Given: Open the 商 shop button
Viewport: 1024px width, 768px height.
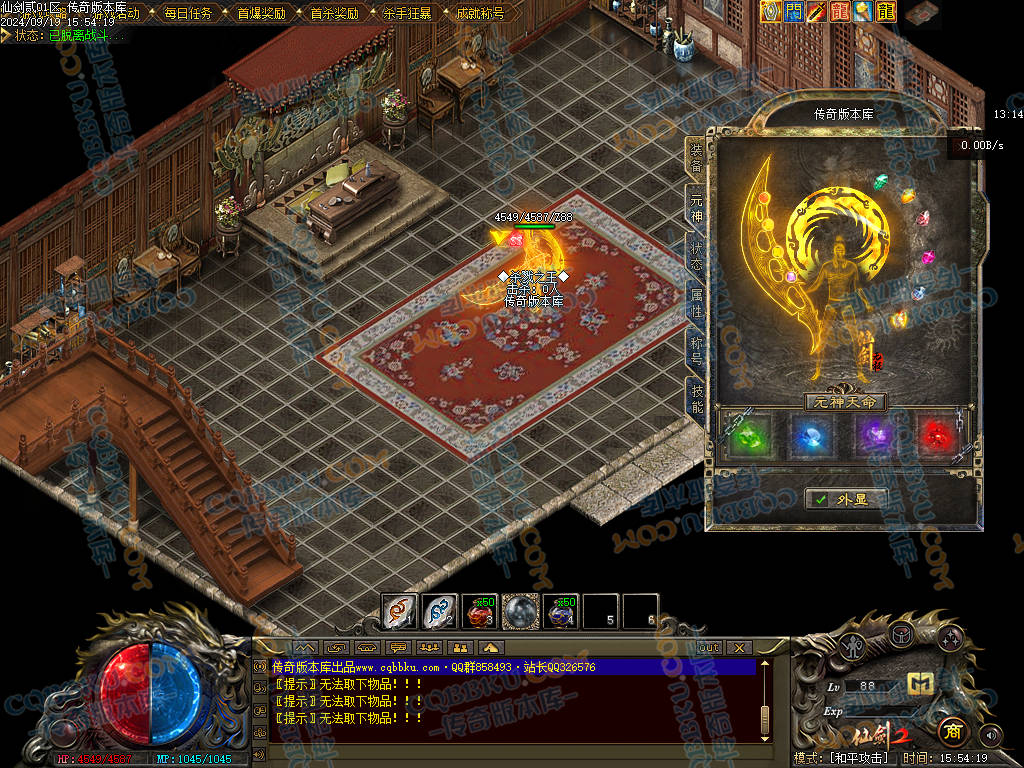Looking at the screenshot, I should click(953, 731).
